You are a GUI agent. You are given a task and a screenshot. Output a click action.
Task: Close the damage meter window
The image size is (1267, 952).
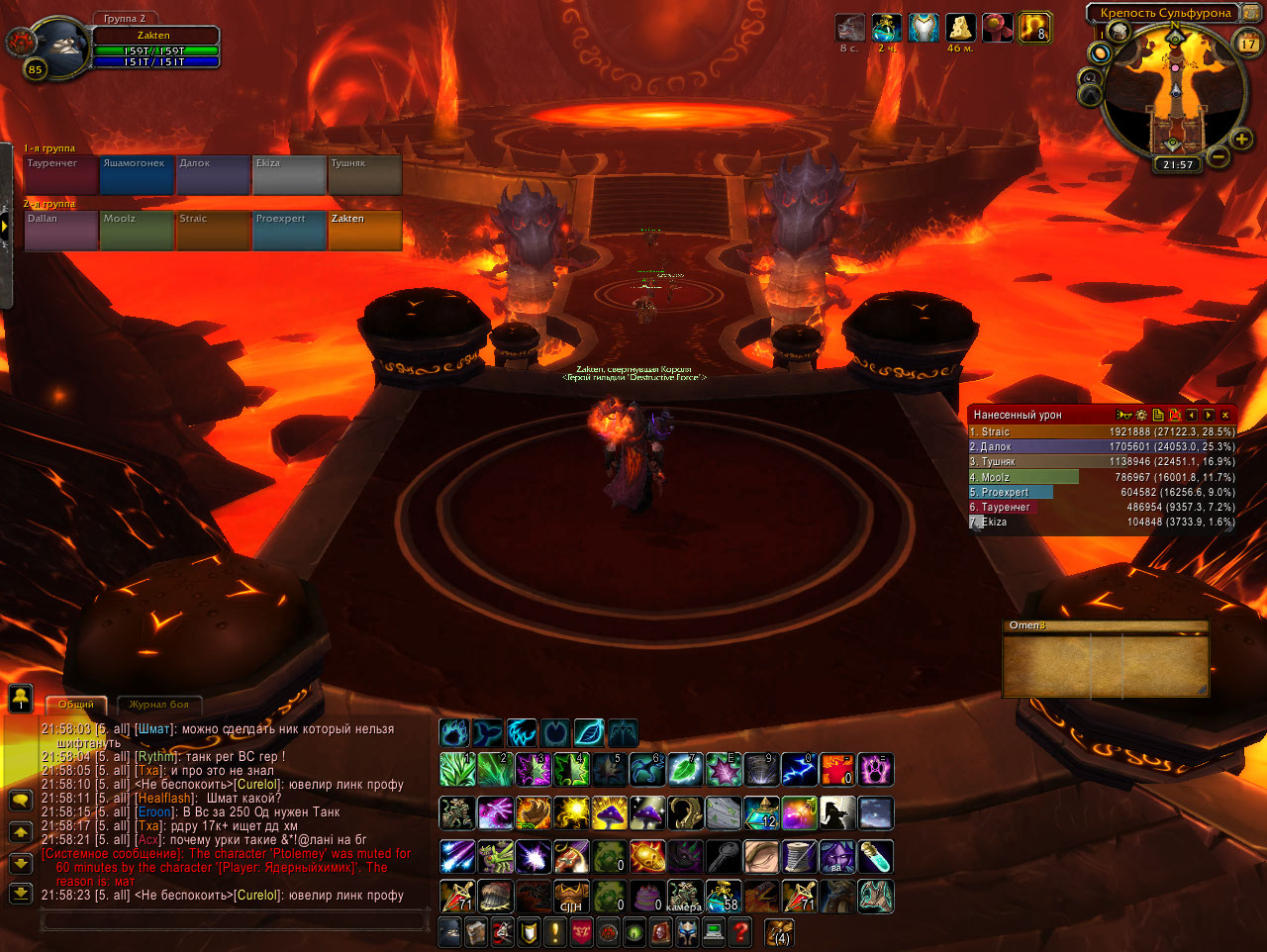[x=1225, y=416]
